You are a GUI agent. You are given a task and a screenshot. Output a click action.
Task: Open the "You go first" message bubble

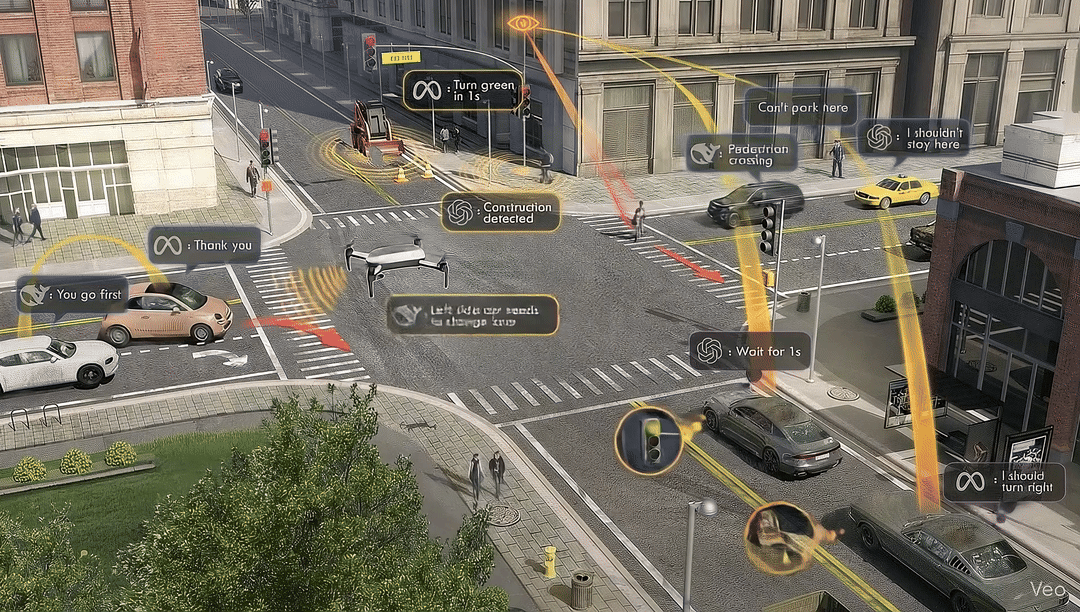72,295
